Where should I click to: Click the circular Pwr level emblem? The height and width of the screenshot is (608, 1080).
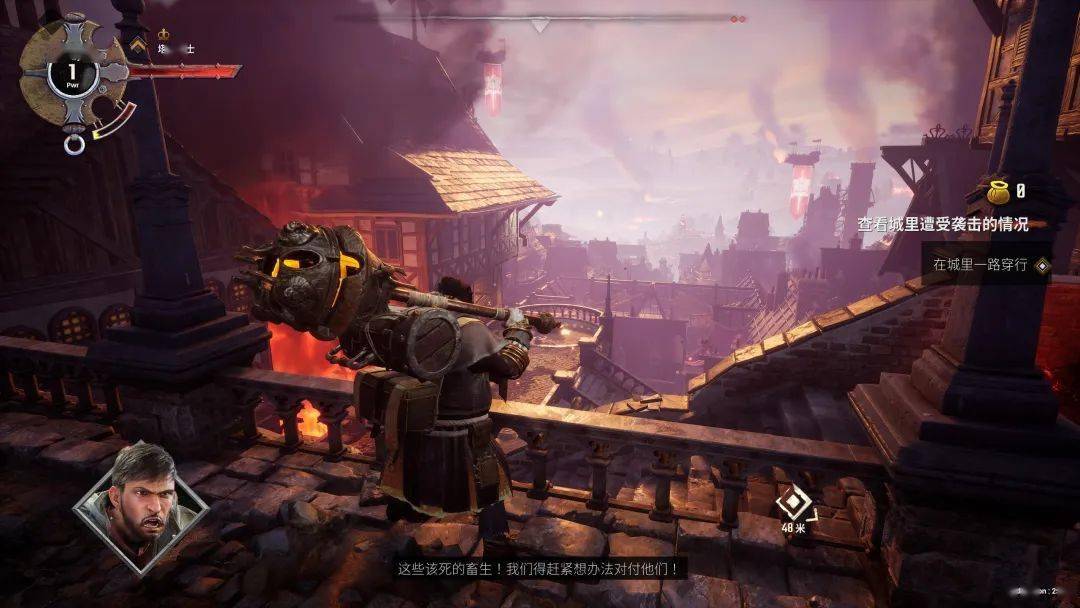(x=72, y=74)
